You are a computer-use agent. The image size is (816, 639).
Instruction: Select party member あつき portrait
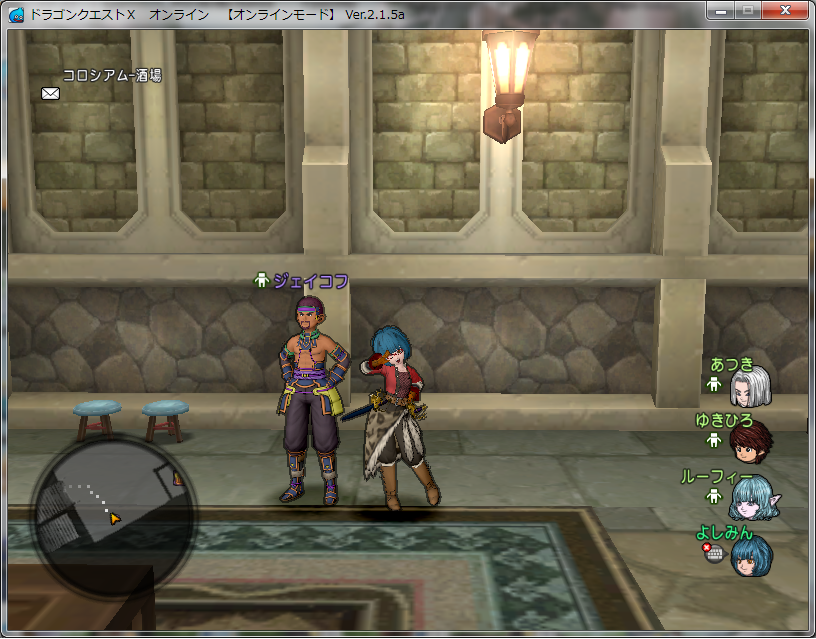point(750,386)
